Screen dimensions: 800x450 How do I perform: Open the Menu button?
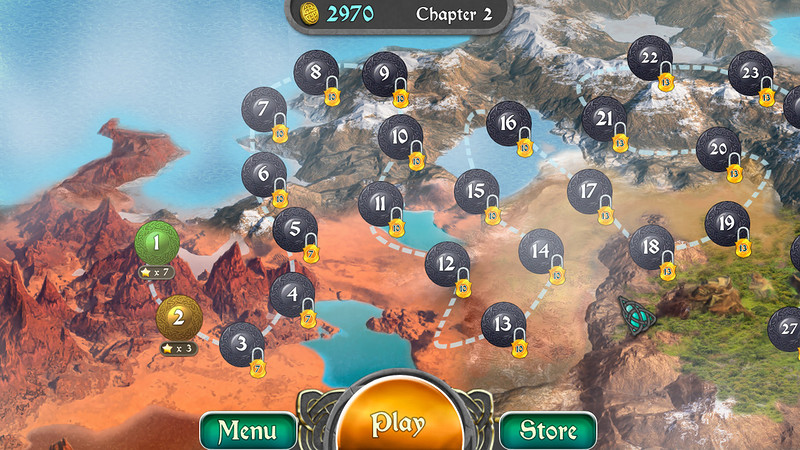point(247,430)
